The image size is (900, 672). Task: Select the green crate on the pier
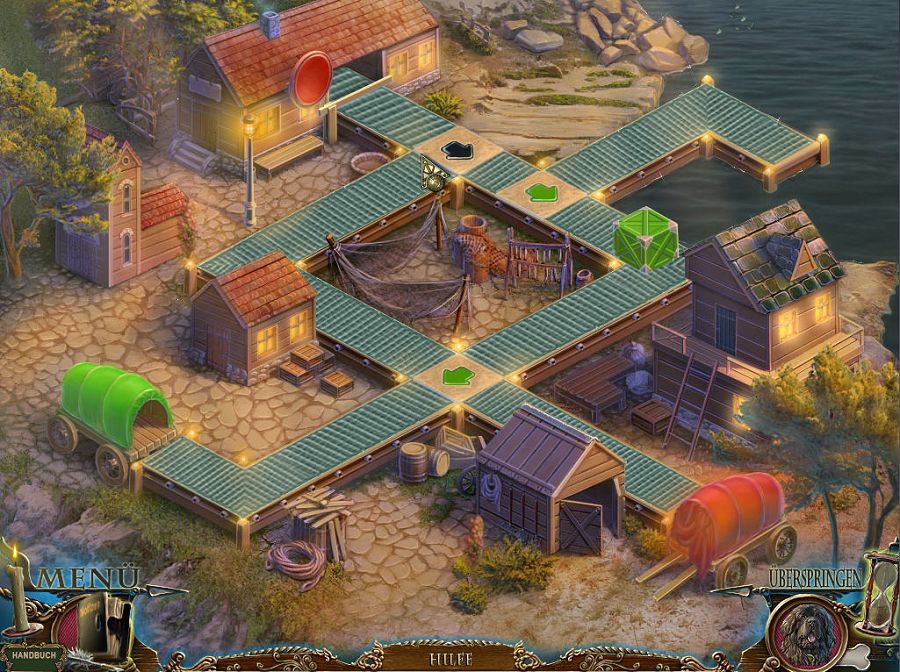[x=645, y=239]
